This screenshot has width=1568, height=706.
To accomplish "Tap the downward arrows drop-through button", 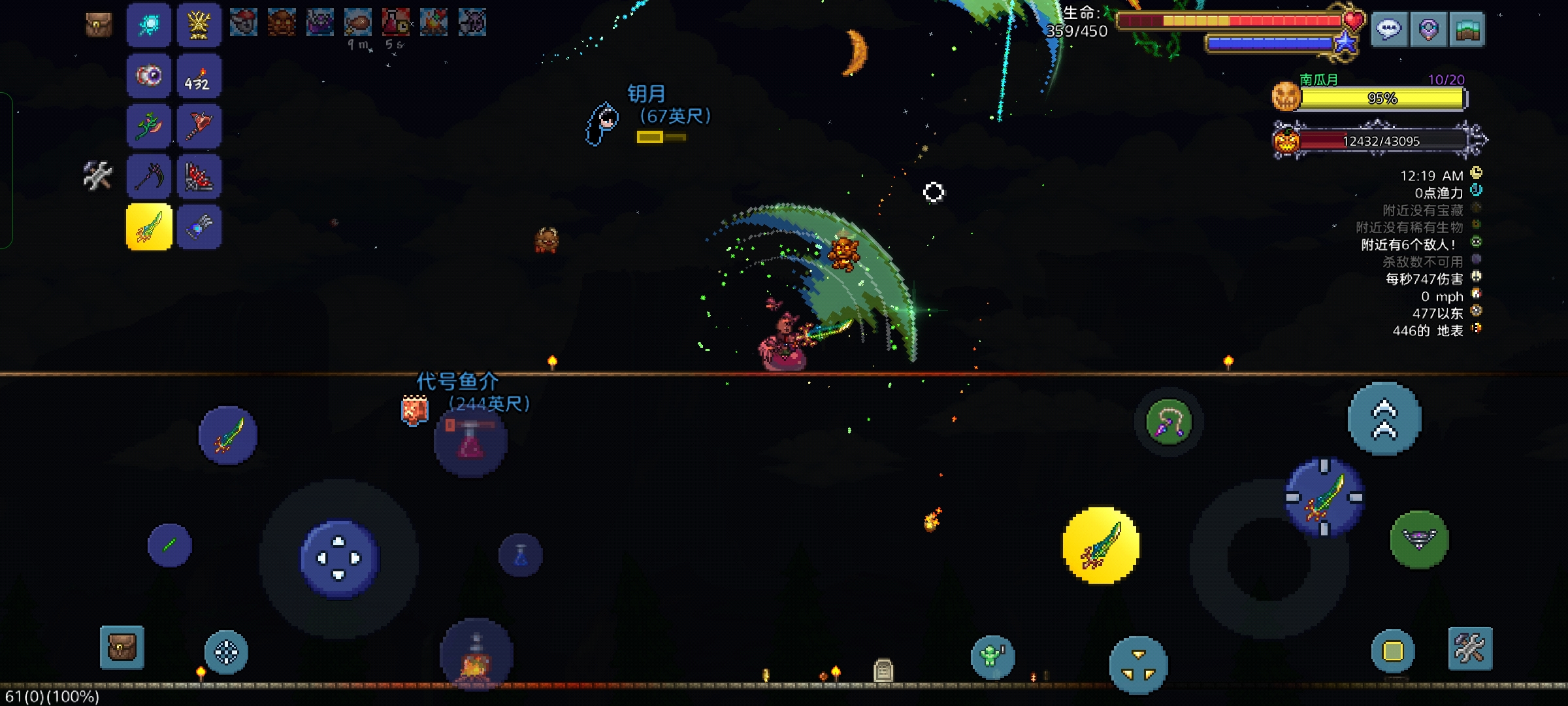I will tap(1138, 665).
